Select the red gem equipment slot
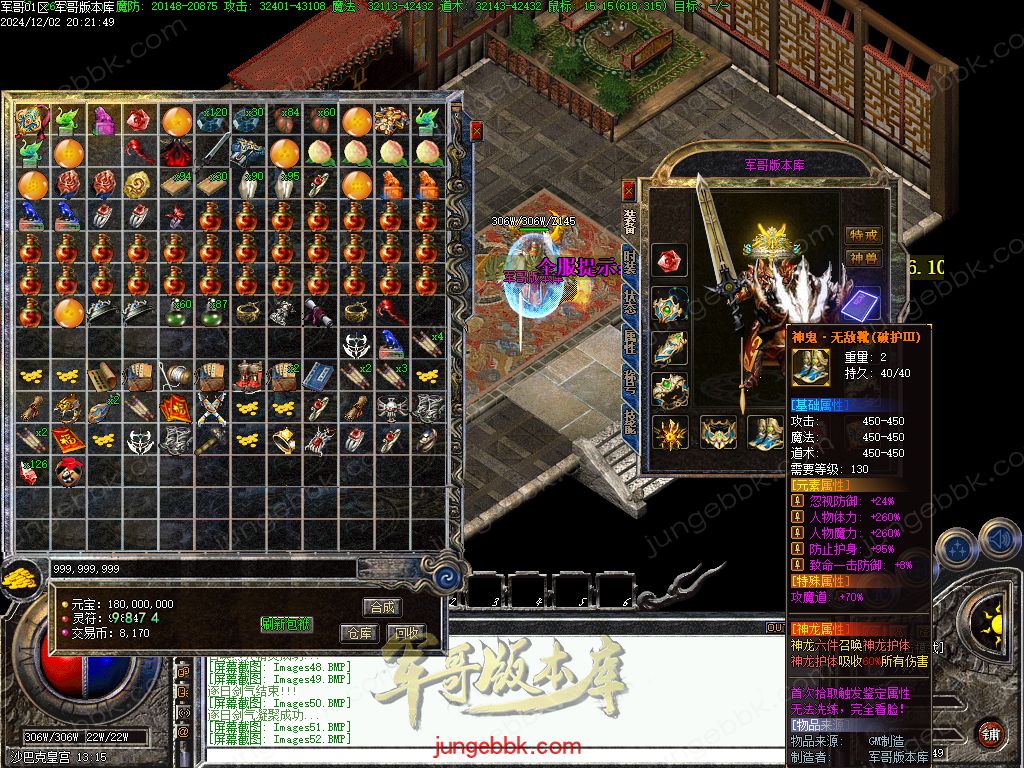 tap(669, 261)
